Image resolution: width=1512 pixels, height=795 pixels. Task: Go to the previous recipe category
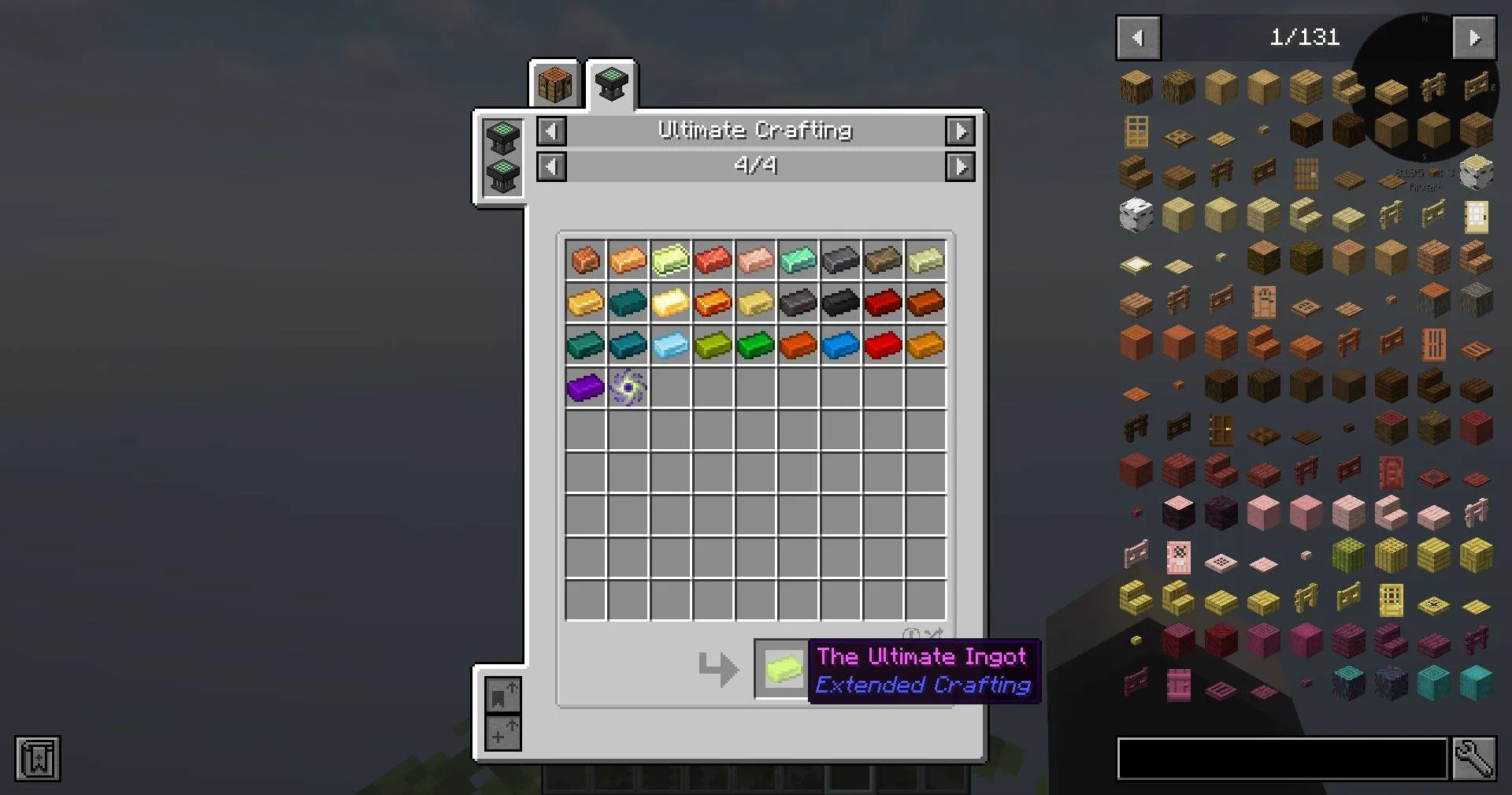551,132
